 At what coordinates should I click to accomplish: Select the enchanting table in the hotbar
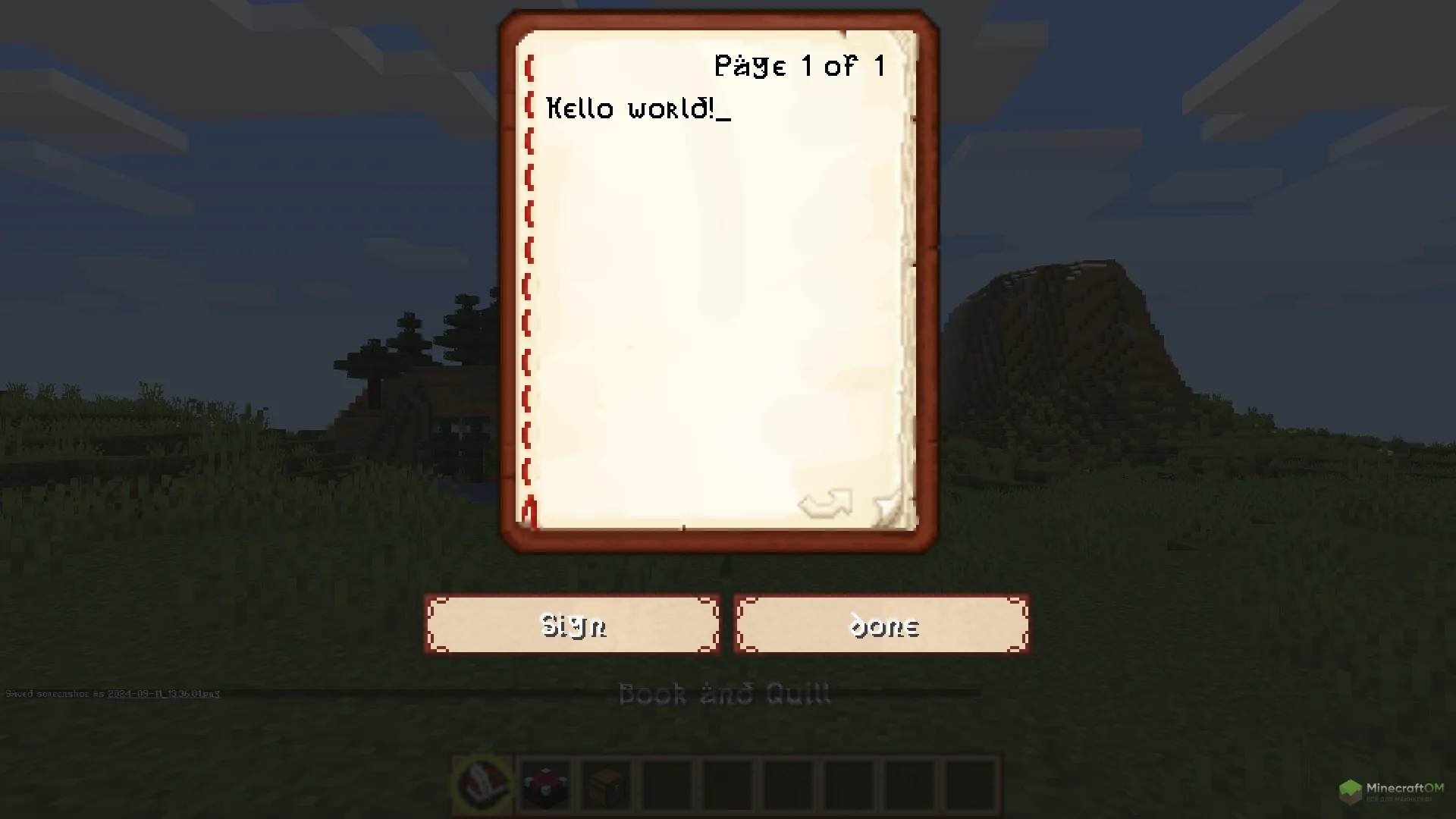[544, 786]
